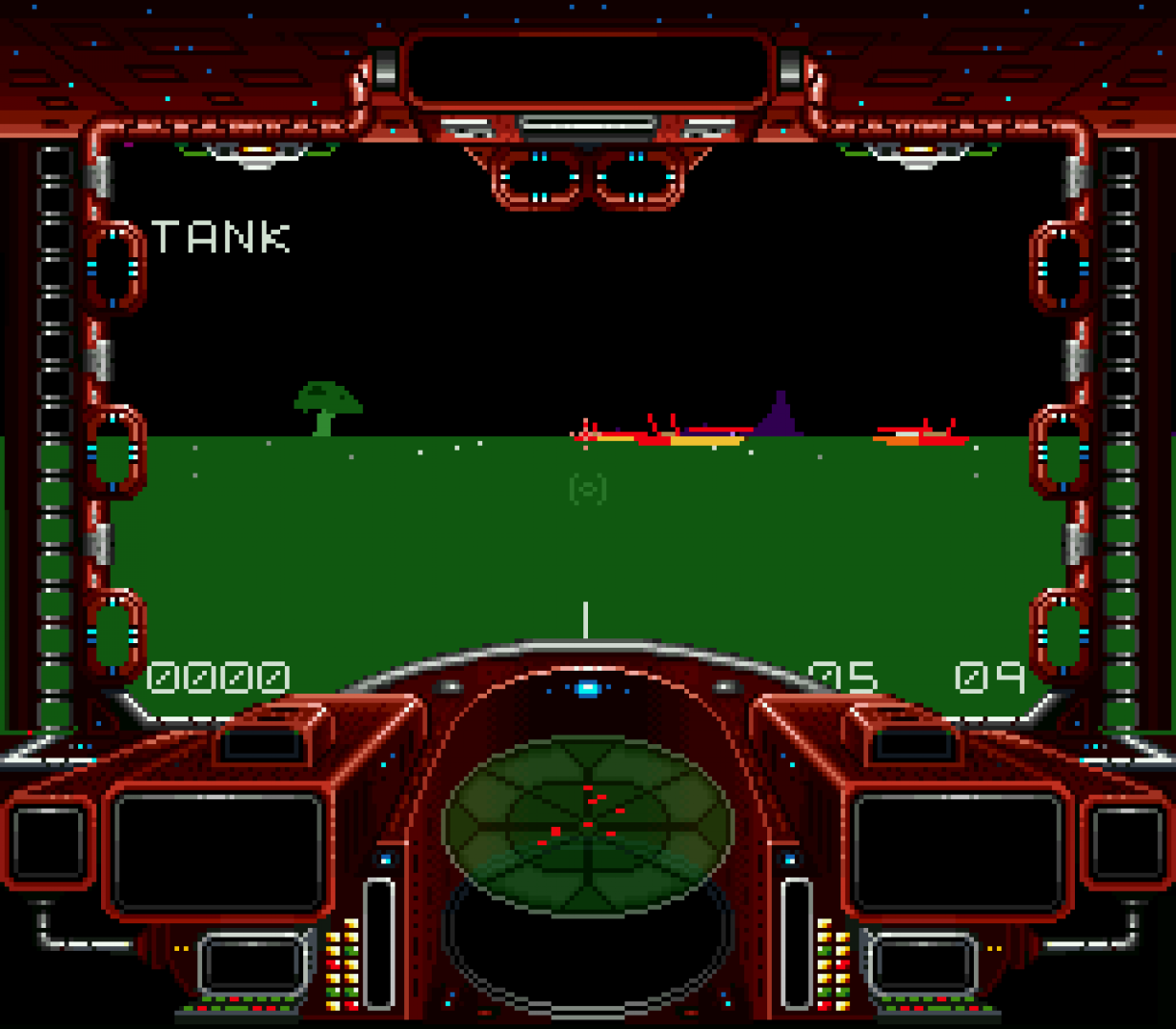Click the green radar scope

click(x=587, y=825)
